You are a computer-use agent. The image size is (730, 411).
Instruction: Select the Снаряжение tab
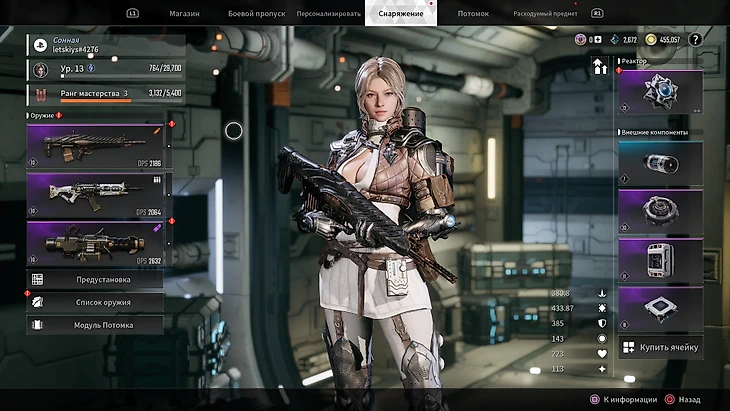400,14
